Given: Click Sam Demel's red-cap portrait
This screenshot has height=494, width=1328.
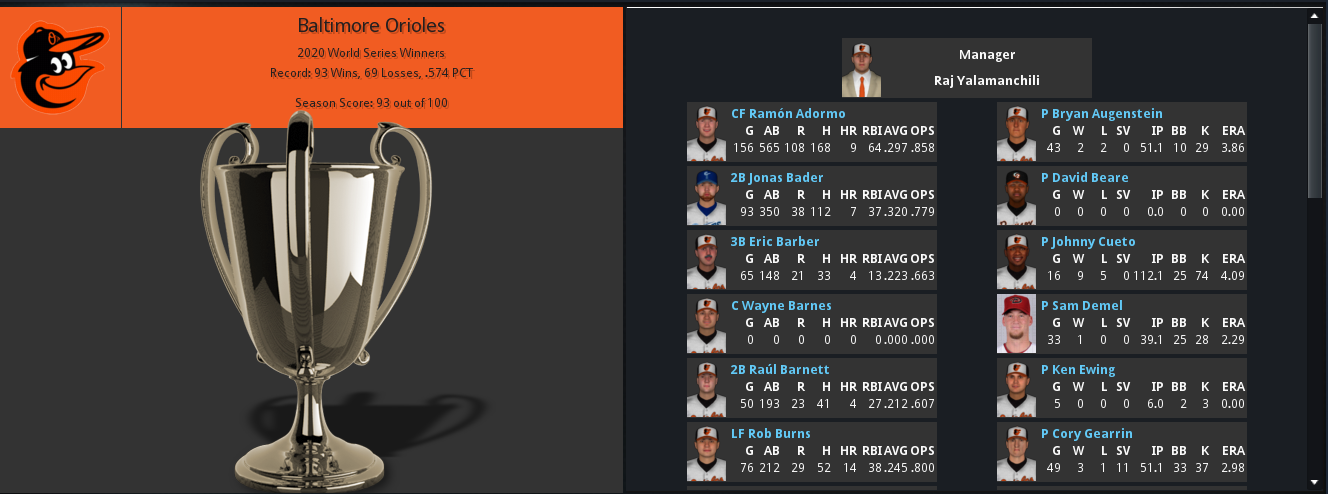Looking at the screenshot, I should click(1016, 324).
